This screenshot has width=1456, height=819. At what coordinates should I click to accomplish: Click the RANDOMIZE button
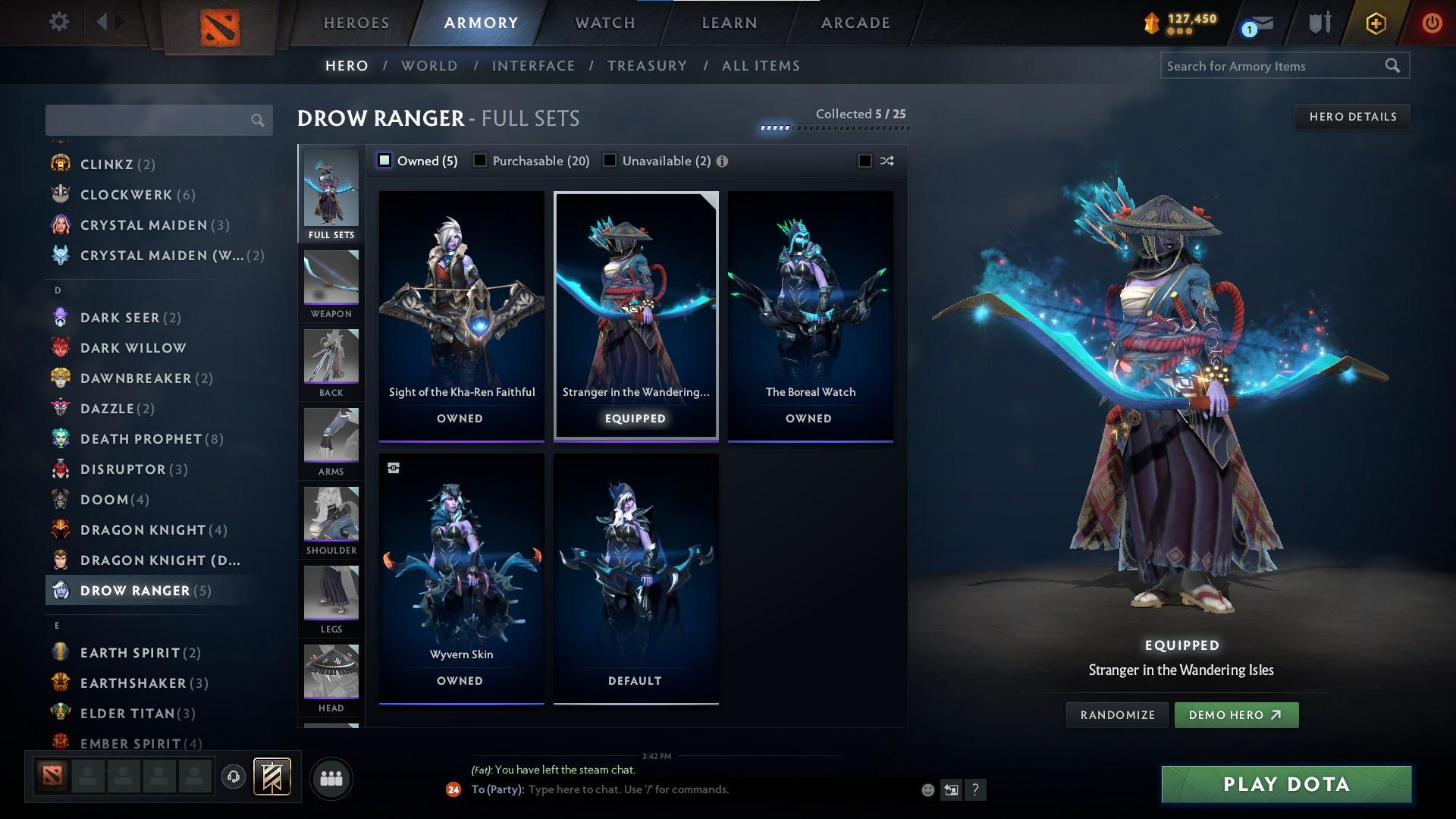tap(1116, 714)
